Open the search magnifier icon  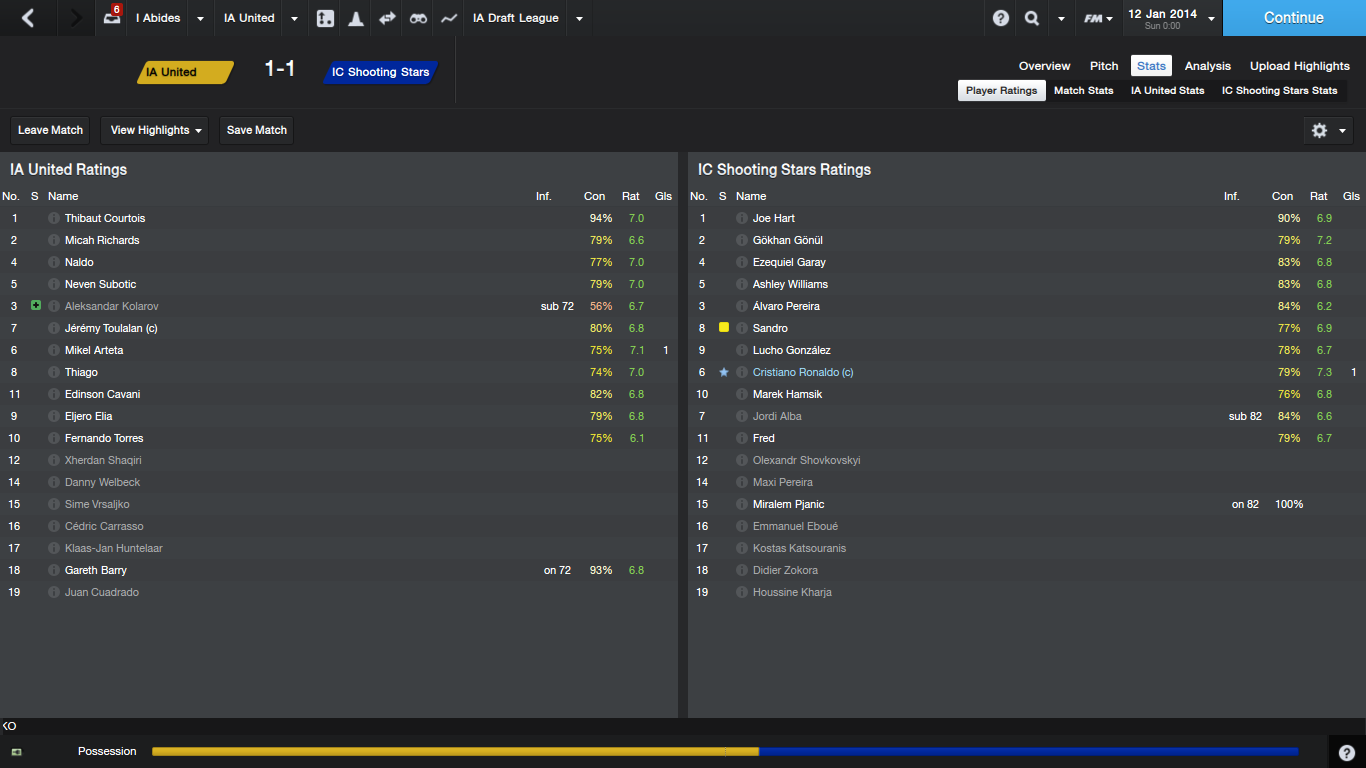tap(1029, 18)
